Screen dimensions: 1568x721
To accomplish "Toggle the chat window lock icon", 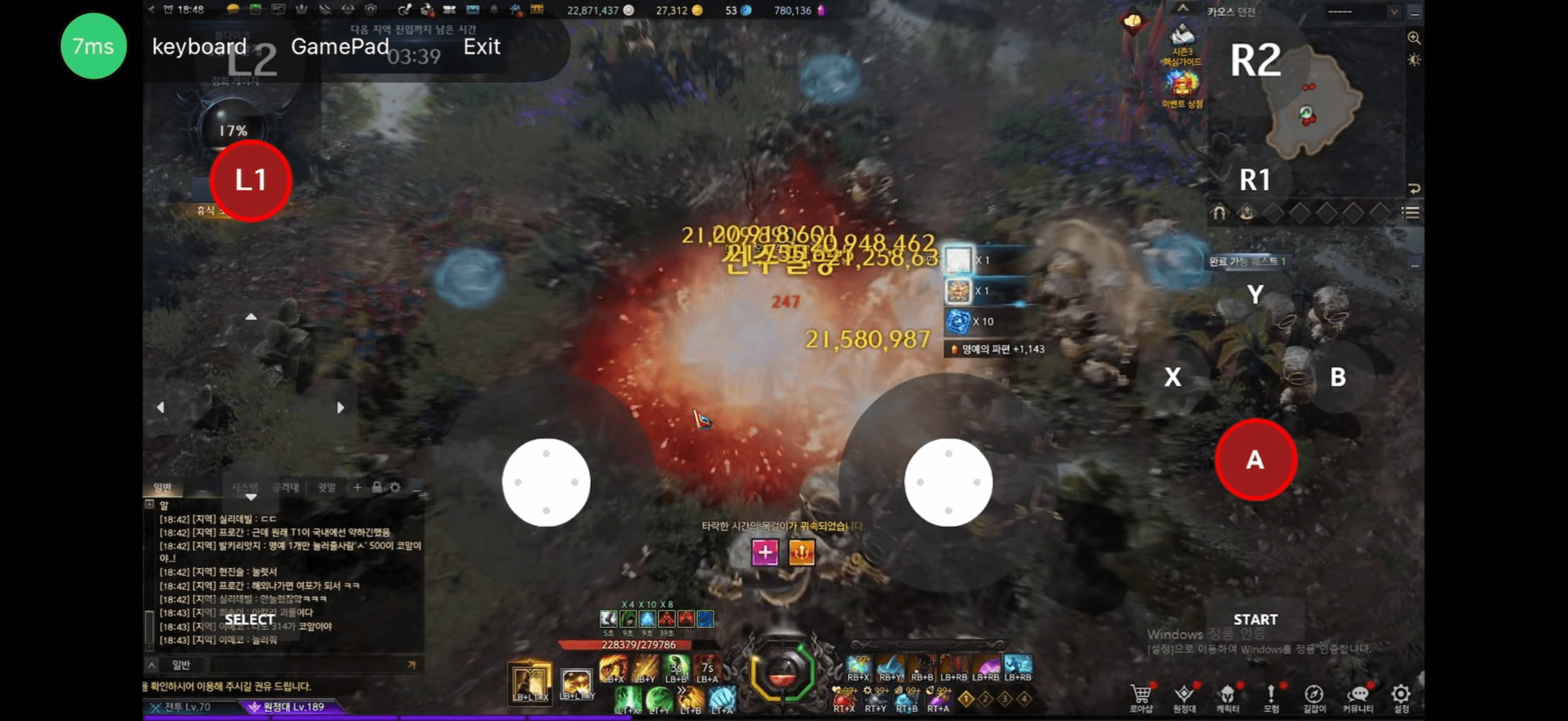I will click(x=377, y=487).
